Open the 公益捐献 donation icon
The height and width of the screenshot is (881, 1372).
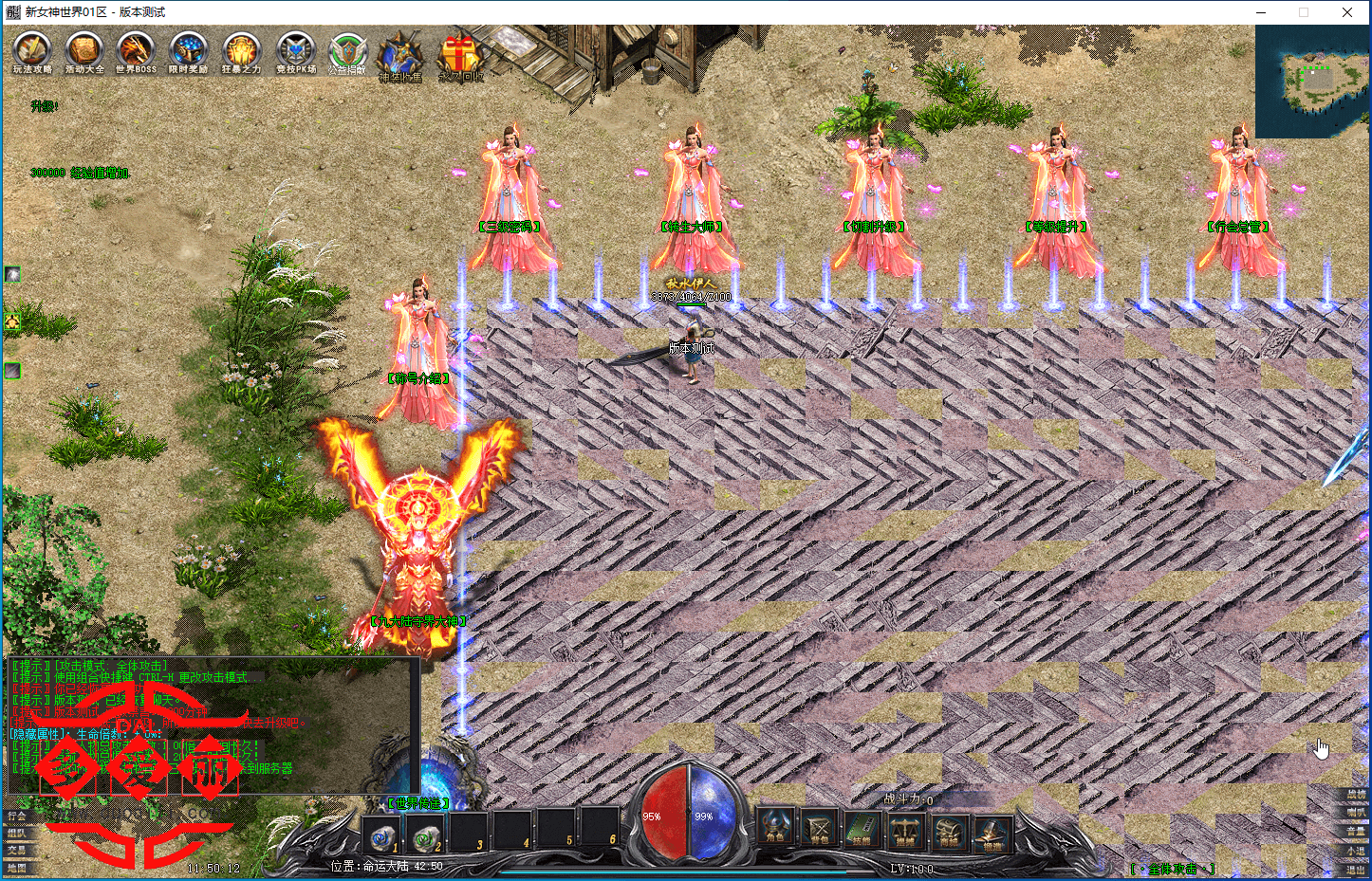tap(347, 53)
